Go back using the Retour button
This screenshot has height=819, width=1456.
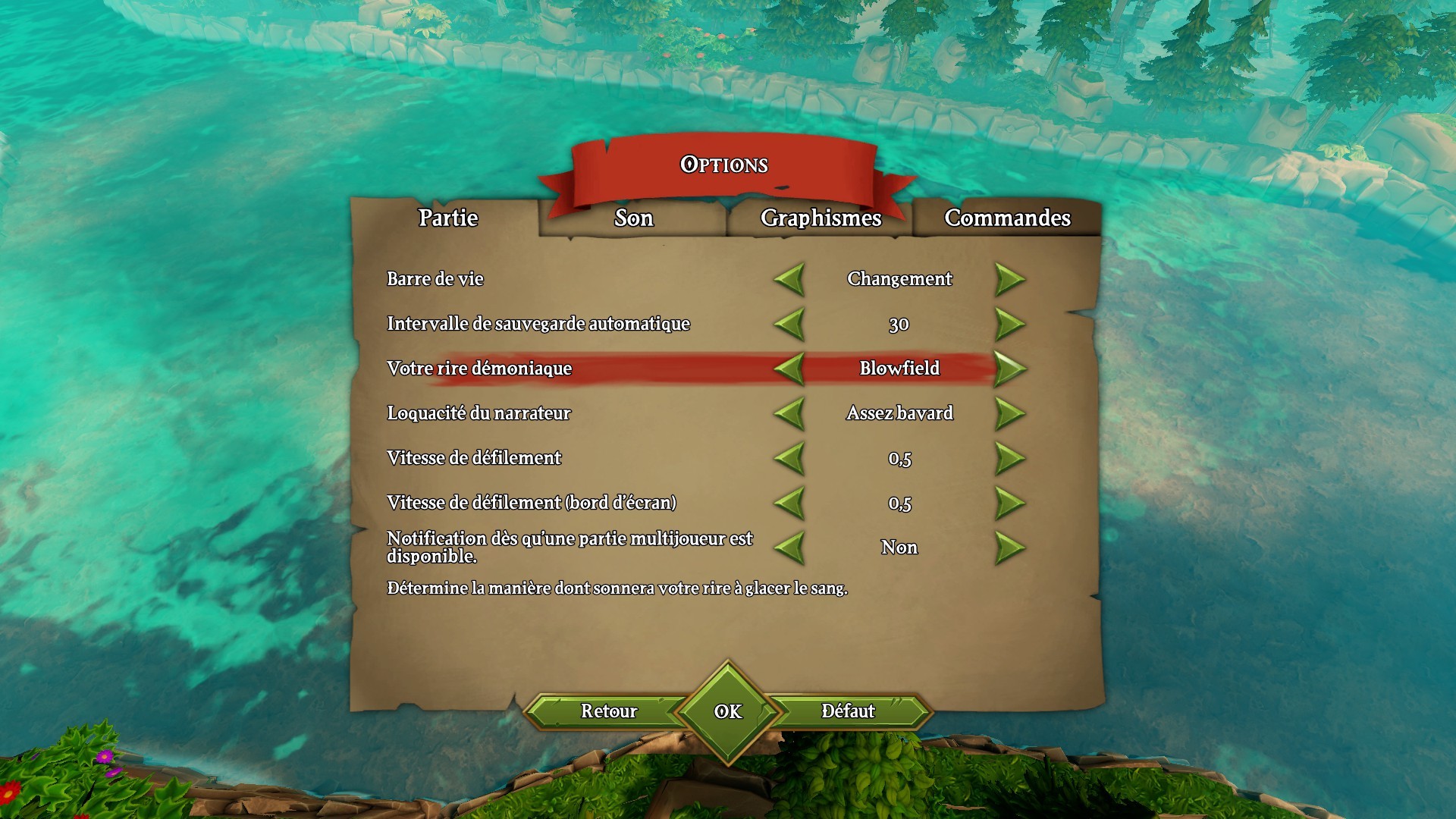610,711
